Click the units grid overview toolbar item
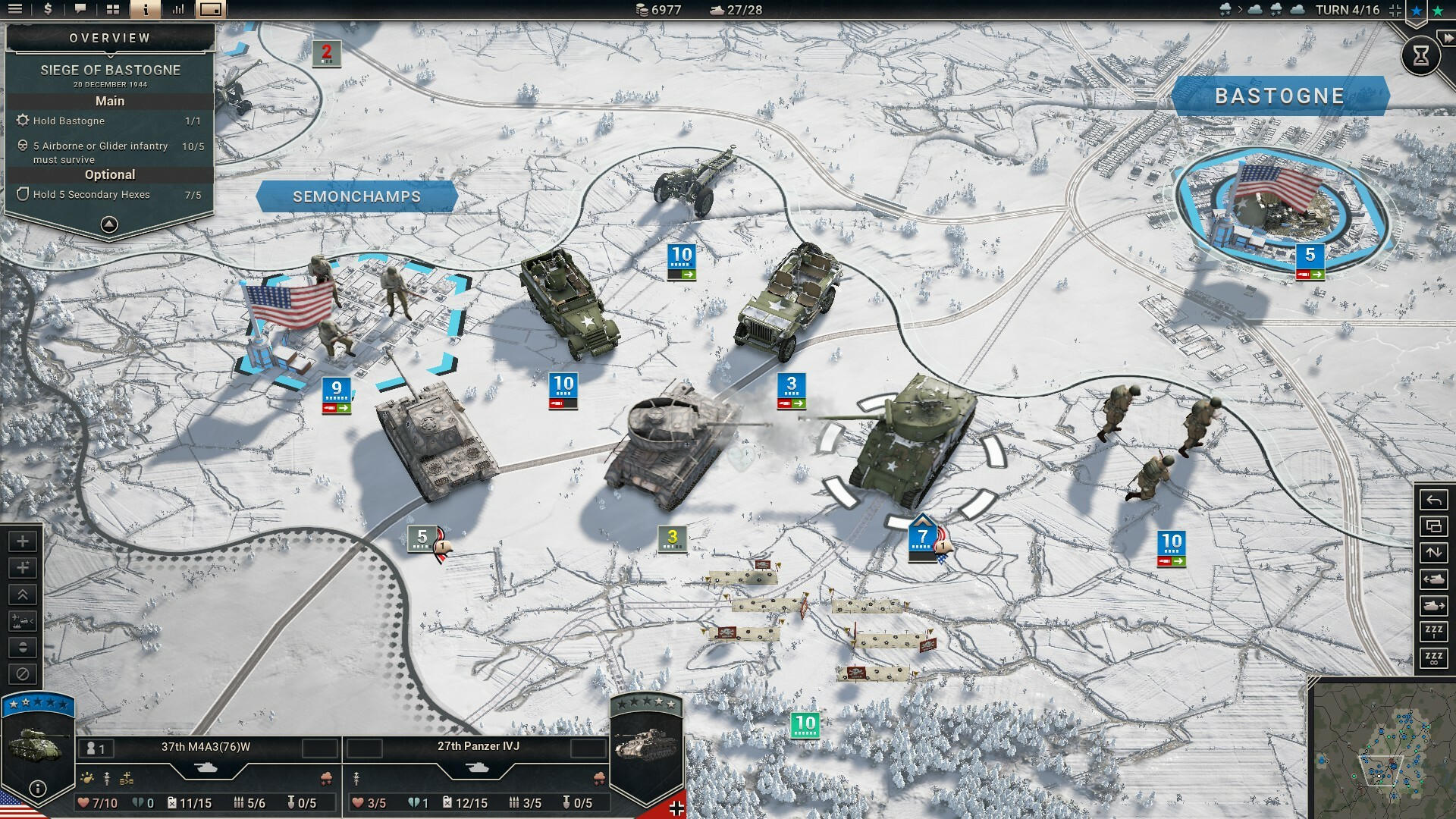This screenshot has width=1456, height=819. pos(112,10)
